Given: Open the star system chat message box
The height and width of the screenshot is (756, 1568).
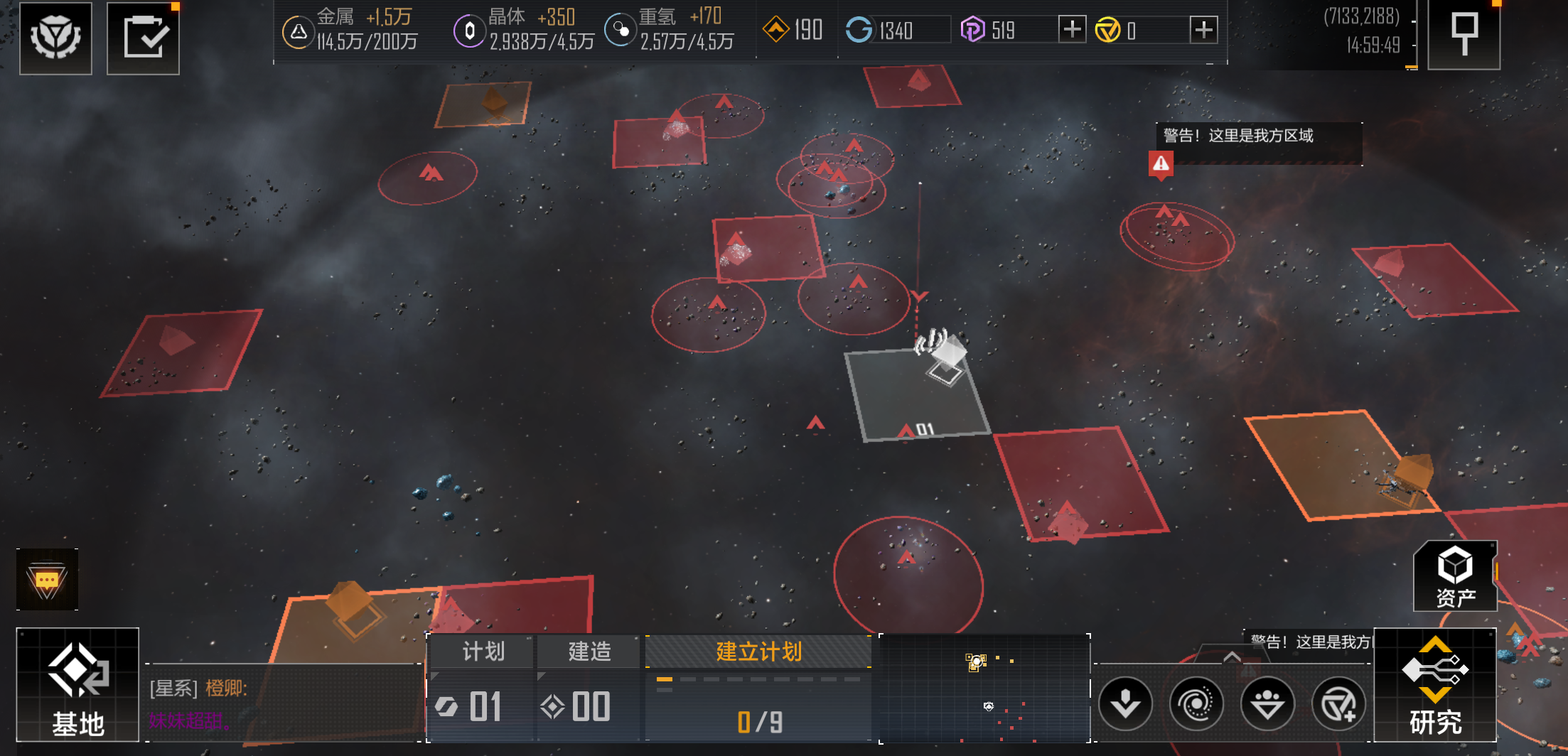Looking at the screenshot, I should (x=284, y=703).
